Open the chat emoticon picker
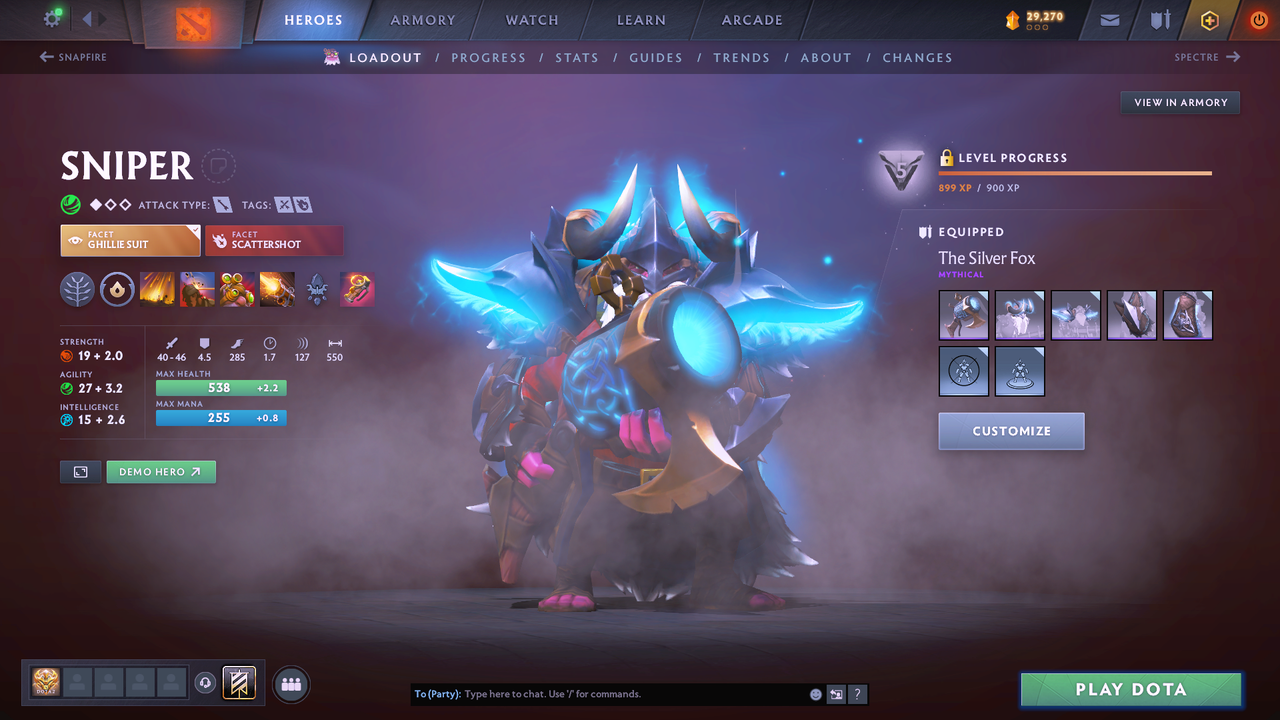 815,693
